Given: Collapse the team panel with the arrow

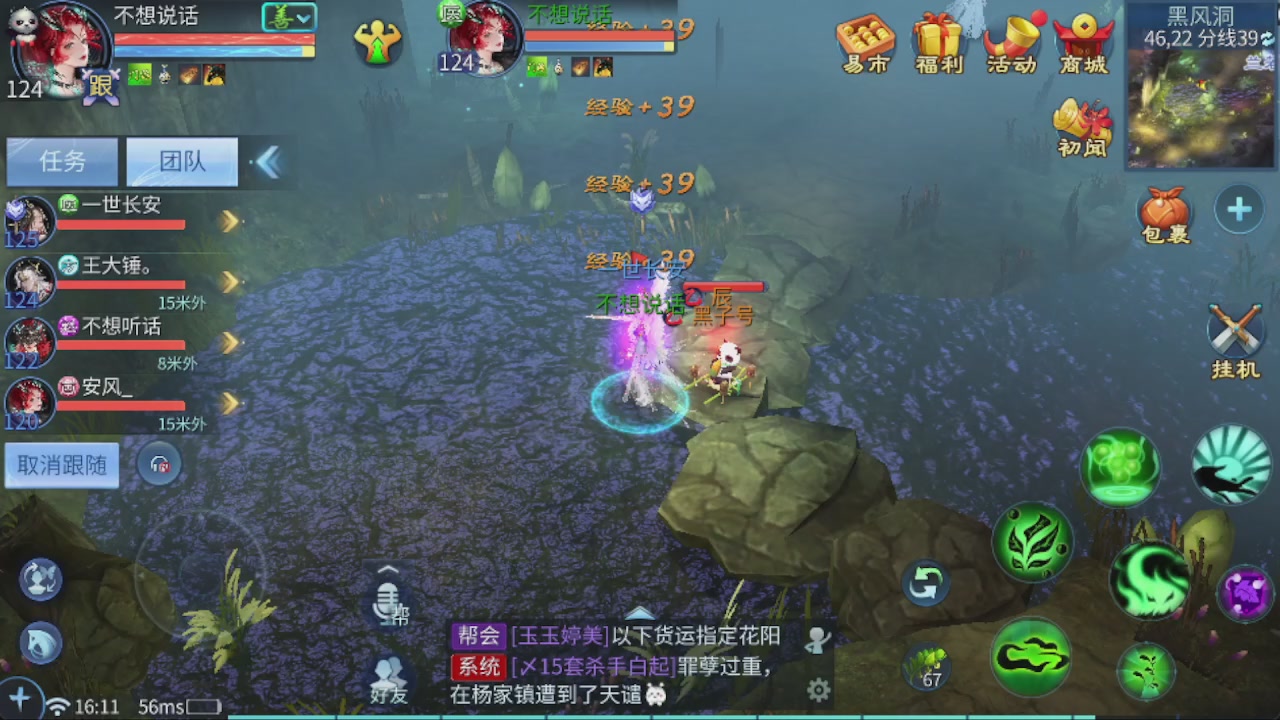Looking at the screenshot, I should [268, 161].
